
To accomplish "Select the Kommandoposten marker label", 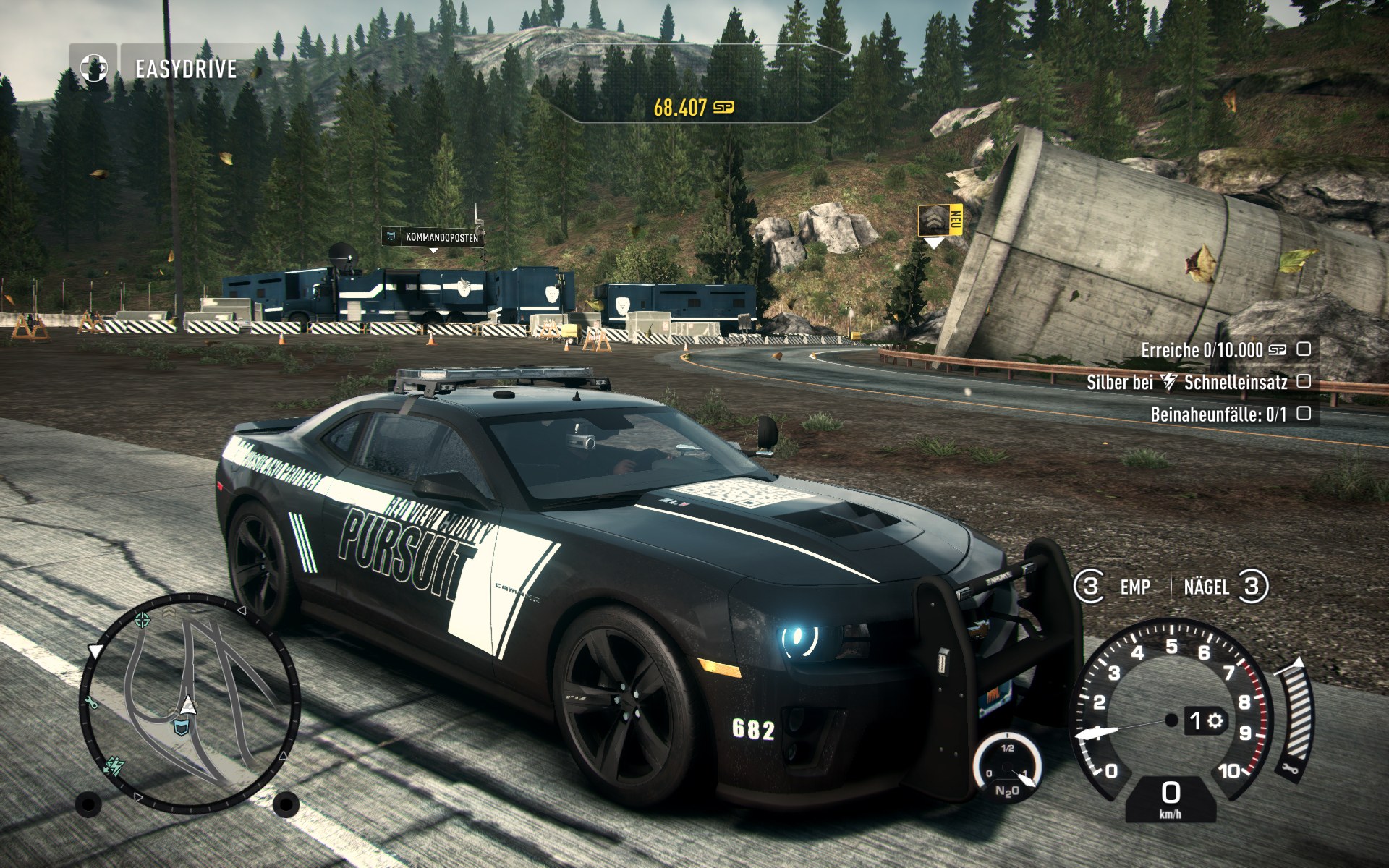I will [x=433, y=237].
